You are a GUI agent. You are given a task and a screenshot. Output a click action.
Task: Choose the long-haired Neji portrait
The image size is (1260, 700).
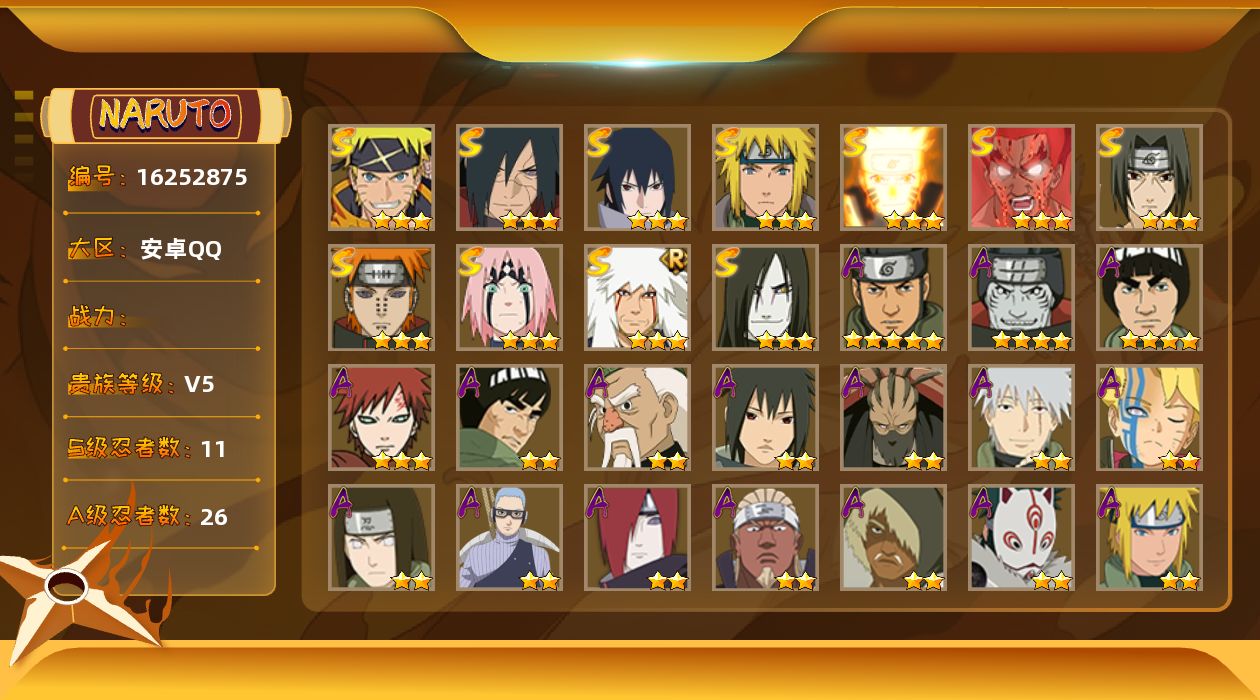pos(381,537)
